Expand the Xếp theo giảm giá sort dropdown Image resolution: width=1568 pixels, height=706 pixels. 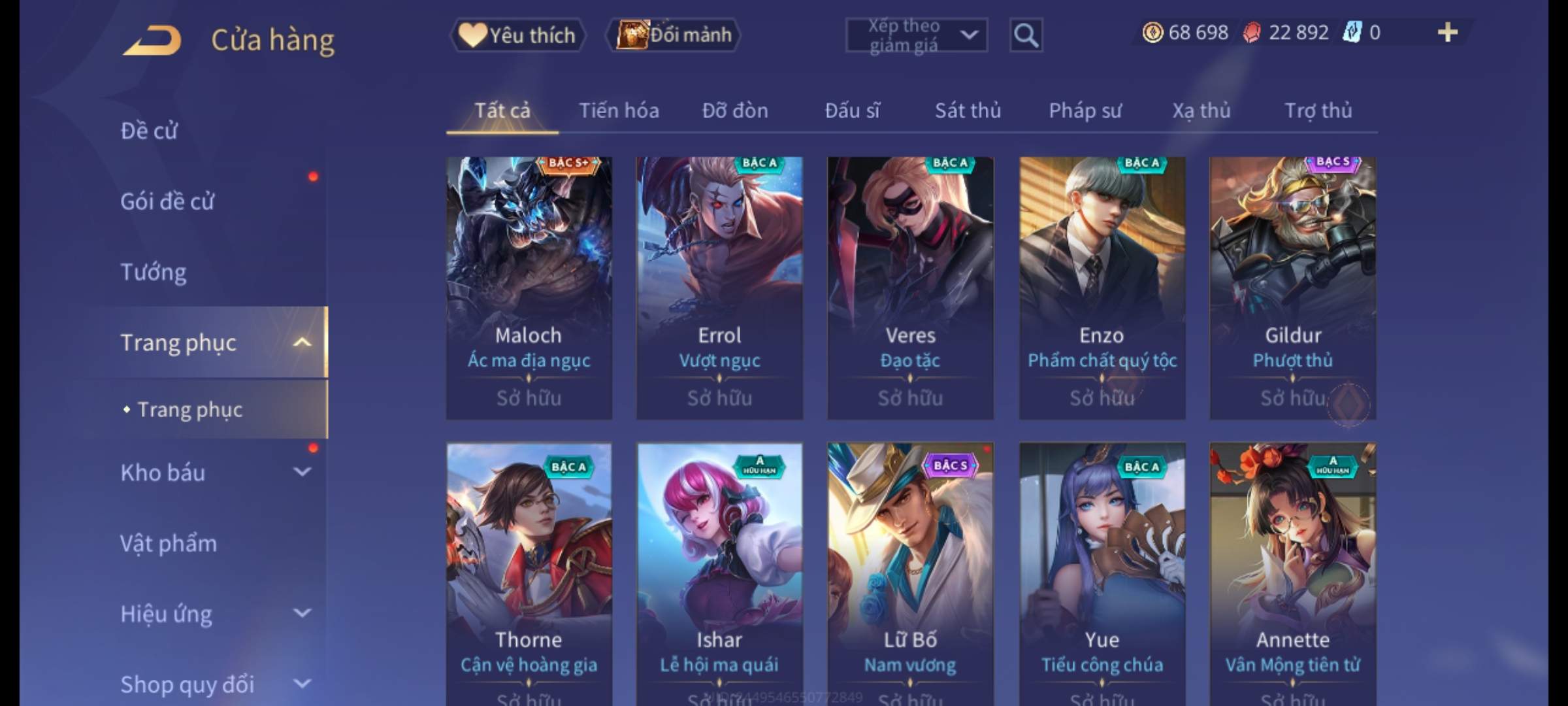tap(916, 35)
